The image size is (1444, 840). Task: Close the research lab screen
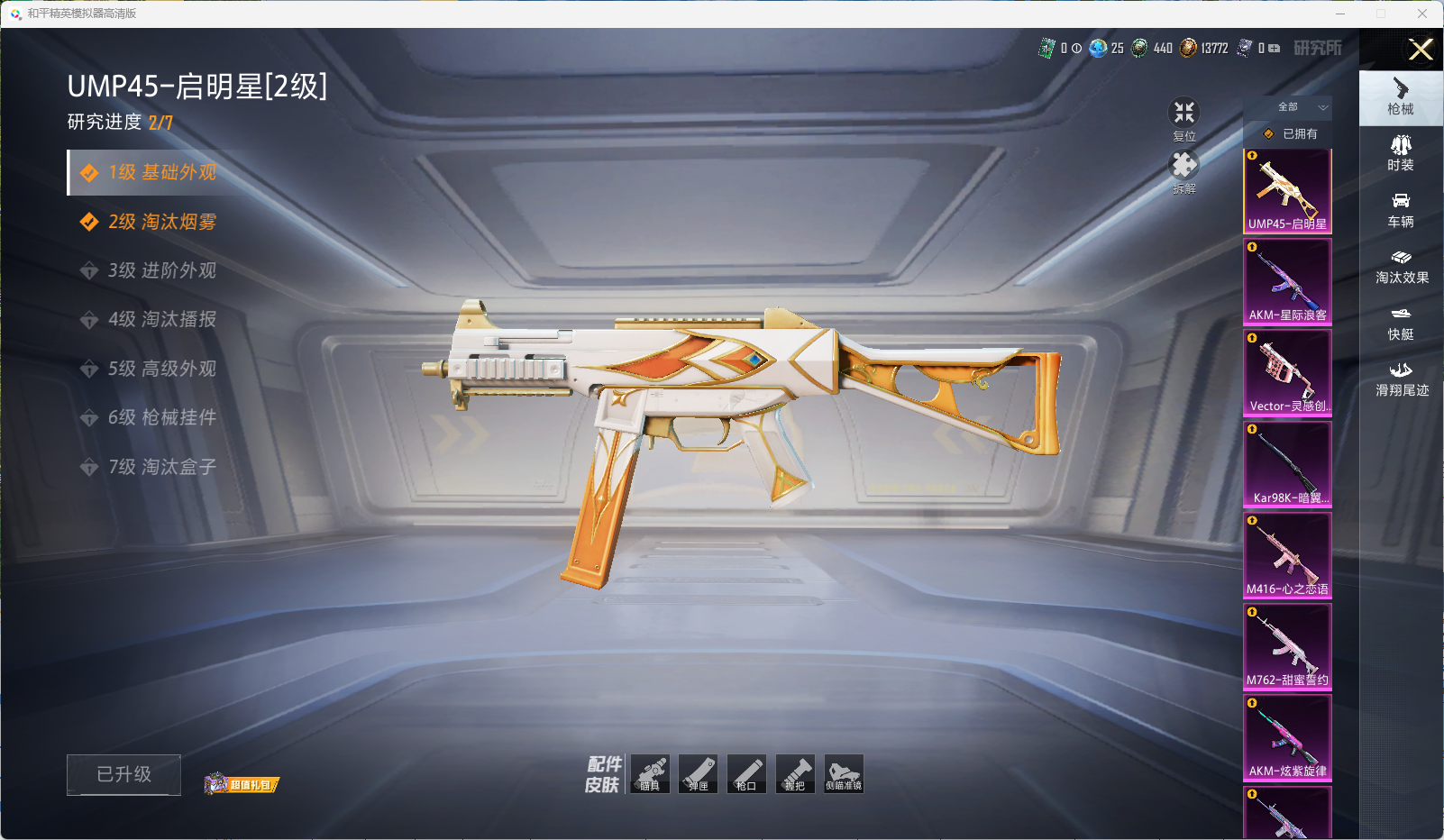tap(1421, 50)
